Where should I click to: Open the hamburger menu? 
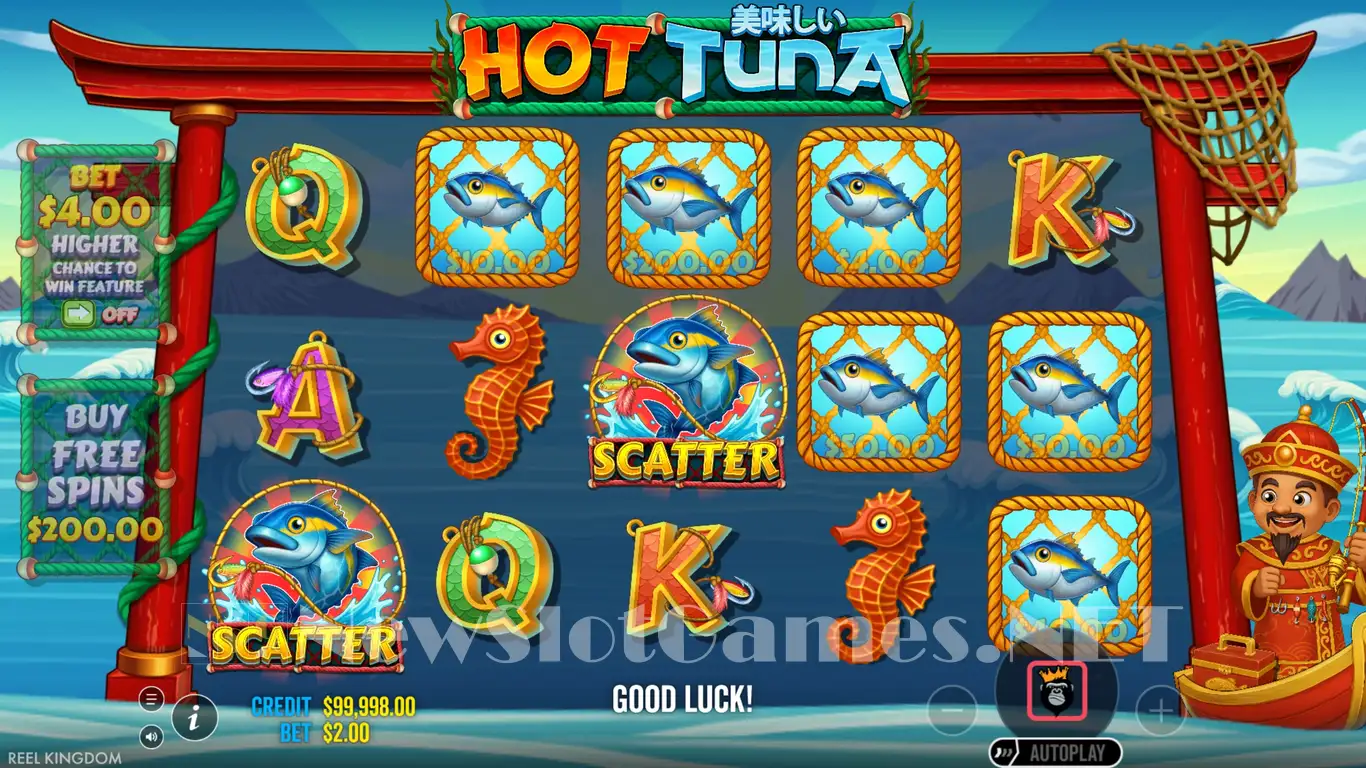tap(152, 698)
